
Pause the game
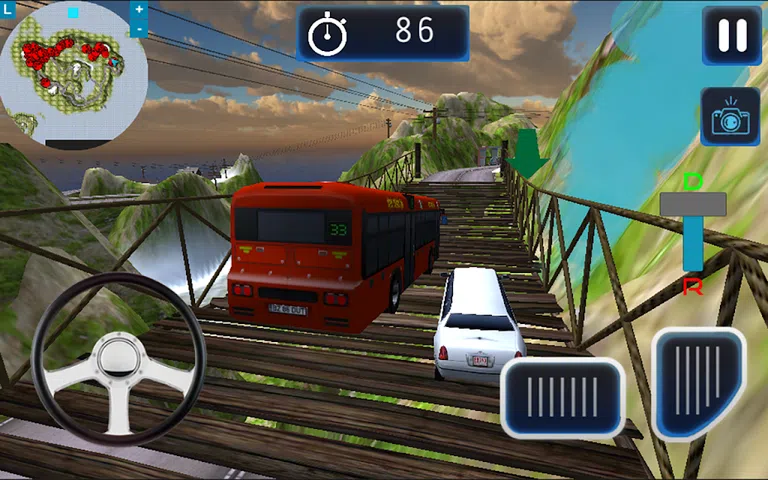point(732,36)
